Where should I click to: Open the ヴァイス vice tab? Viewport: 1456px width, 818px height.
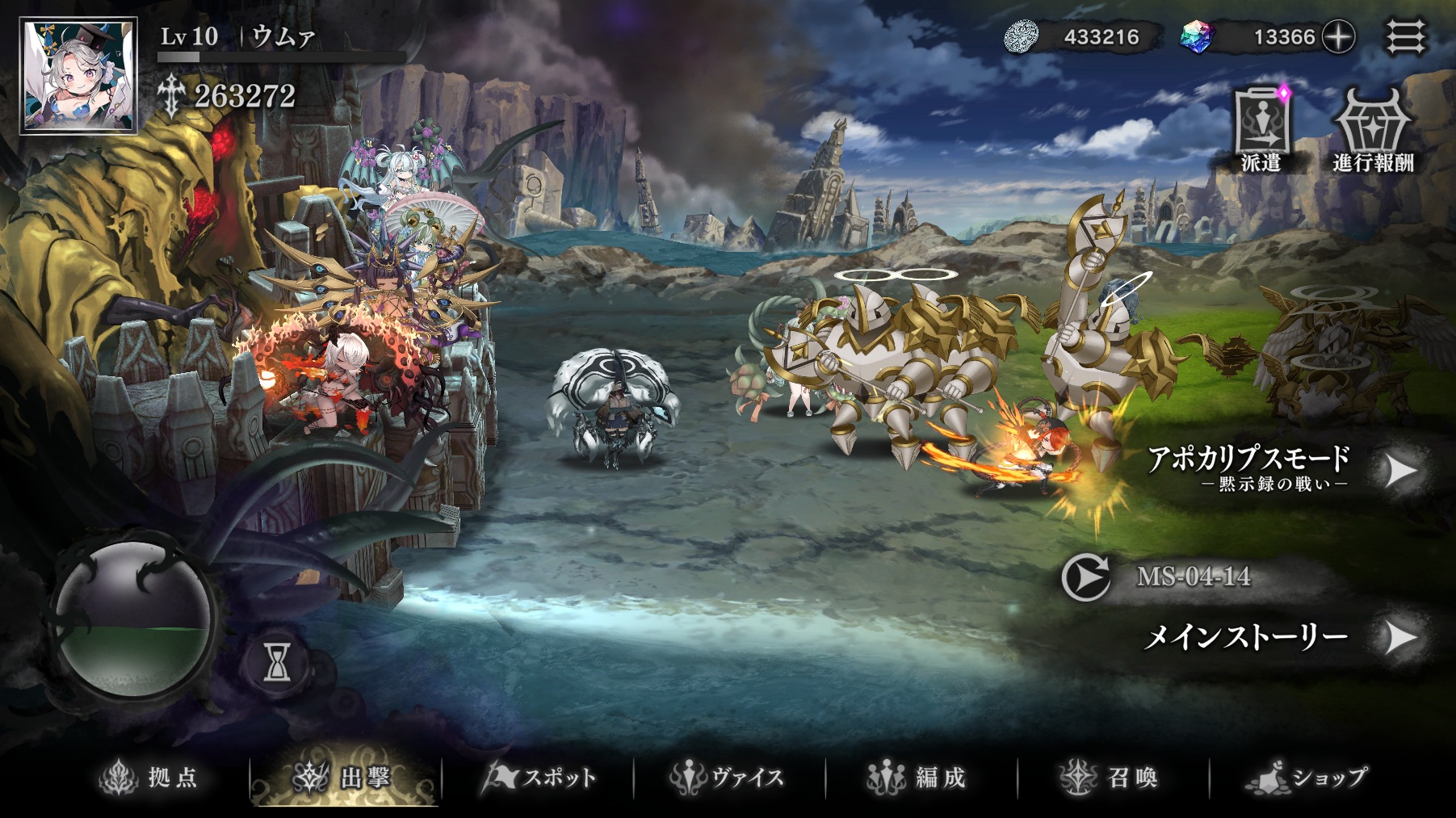click(728, 778)
